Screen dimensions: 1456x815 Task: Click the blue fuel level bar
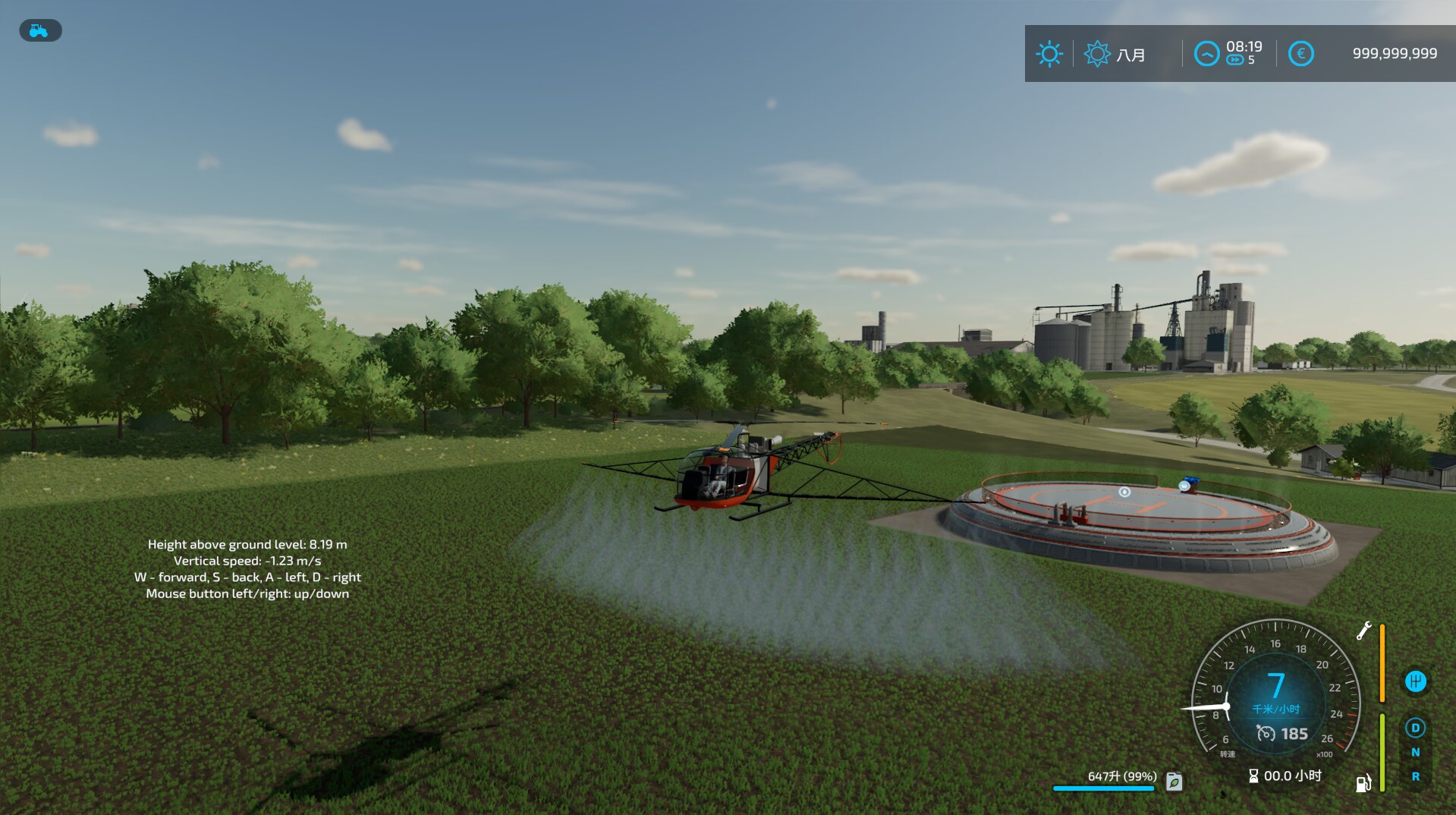(x=1102, y=788)
